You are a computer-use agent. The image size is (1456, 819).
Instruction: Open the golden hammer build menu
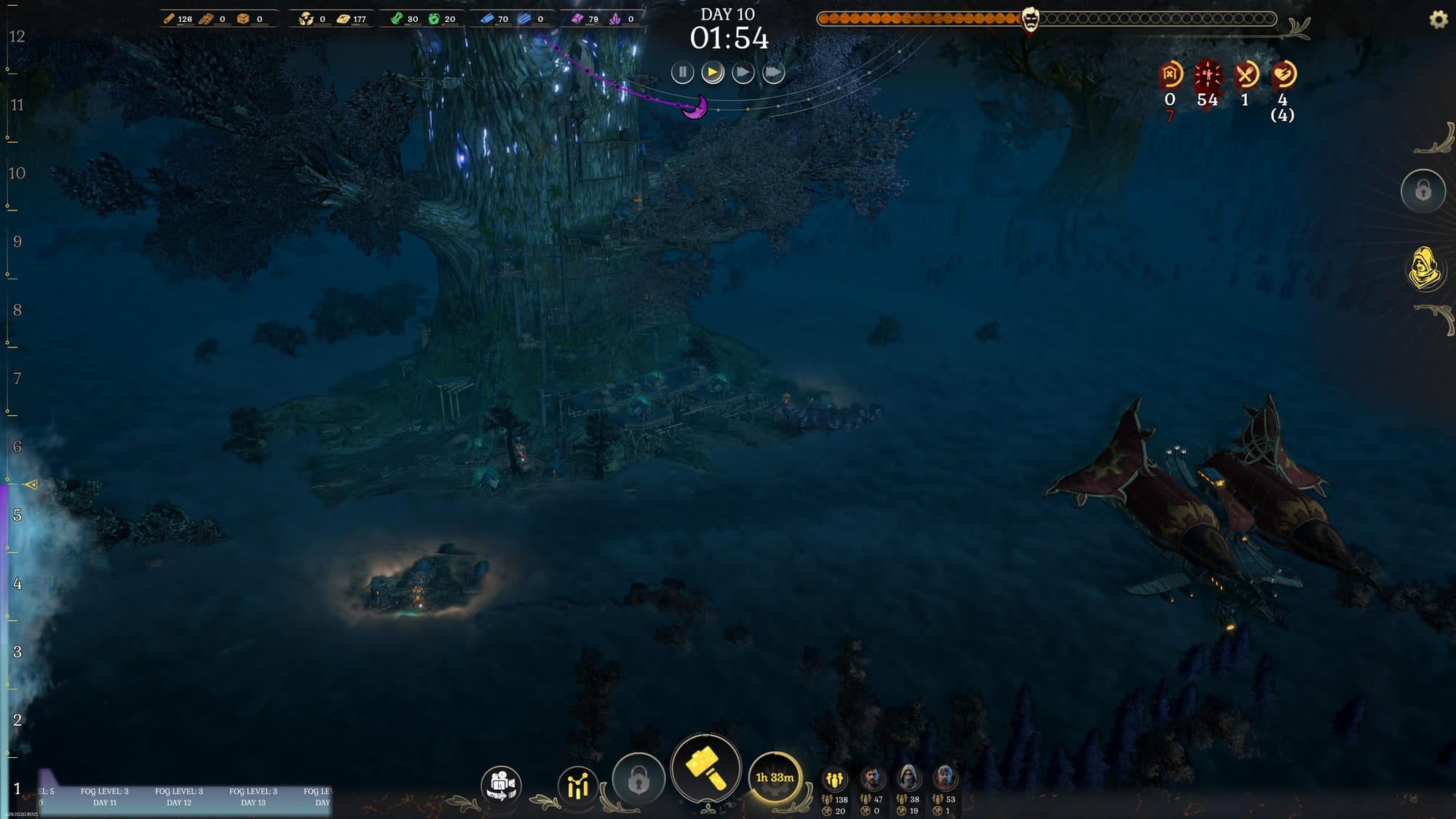705,769
